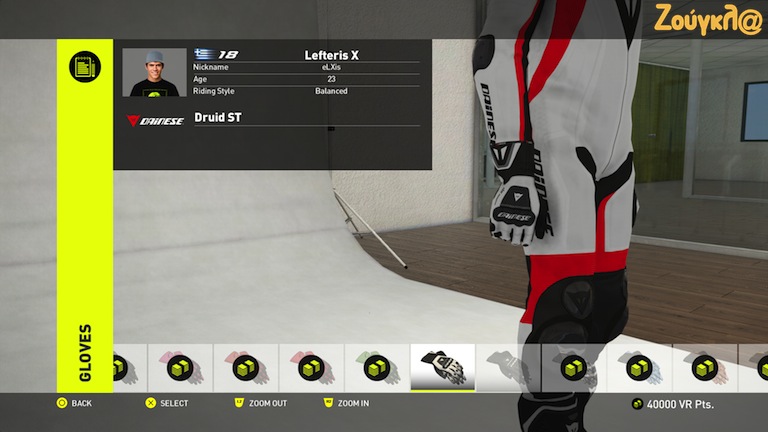This screenshot has width=768, height=432.
Task: Open the rider info document icon
Action: click(85, 67)
